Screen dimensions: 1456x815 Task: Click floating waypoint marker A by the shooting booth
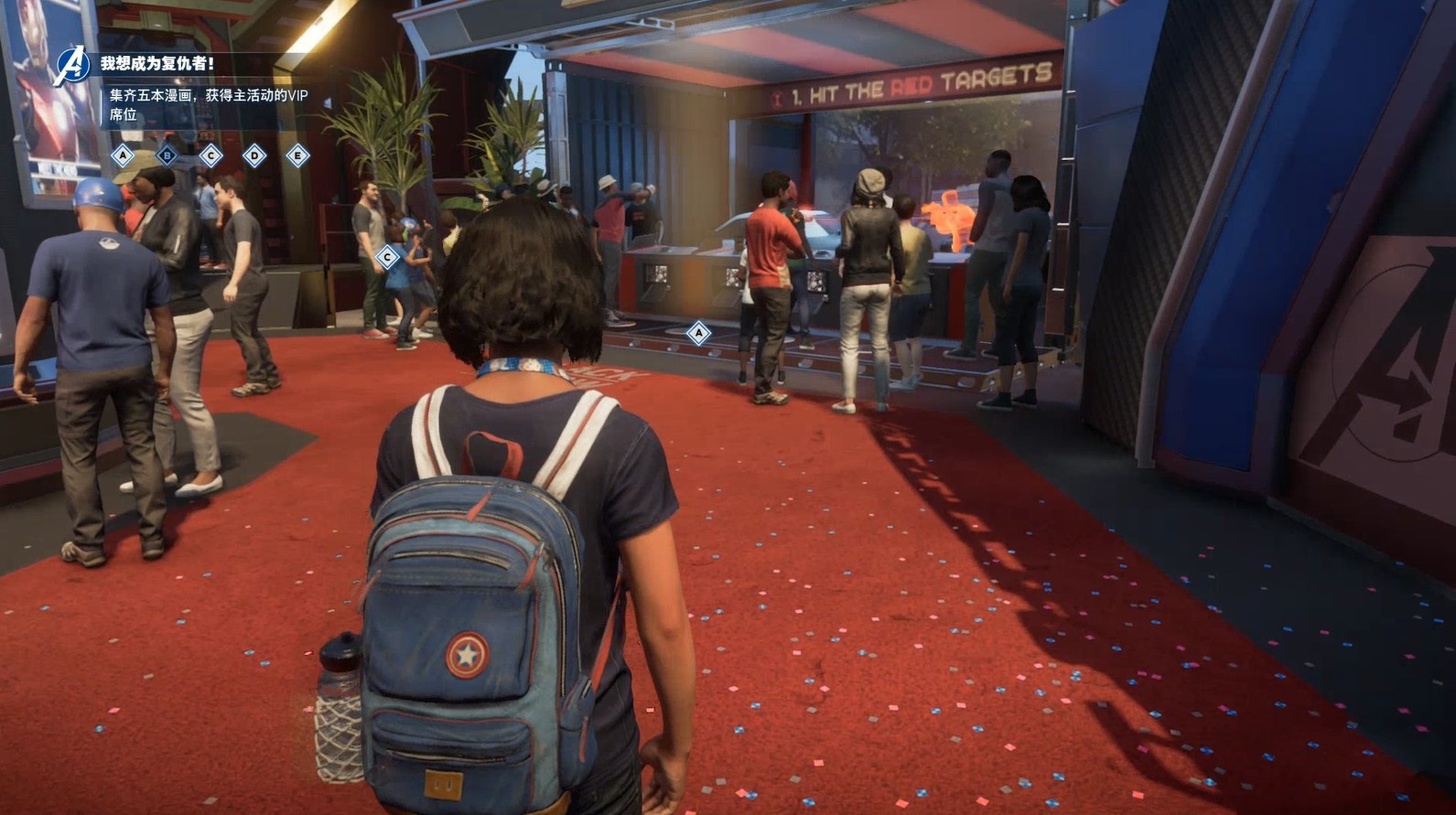[698, 333]
